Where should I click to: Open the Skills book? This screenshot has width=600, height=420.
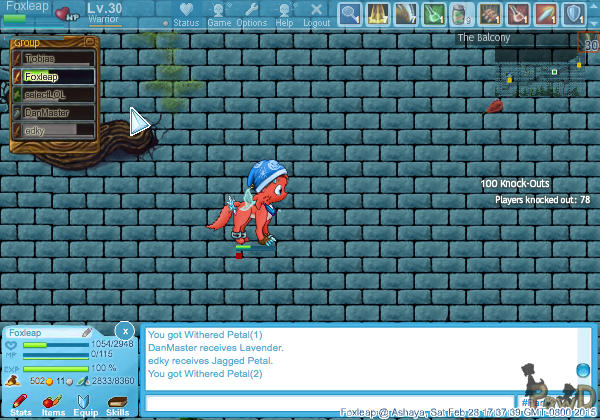(117, 404)
